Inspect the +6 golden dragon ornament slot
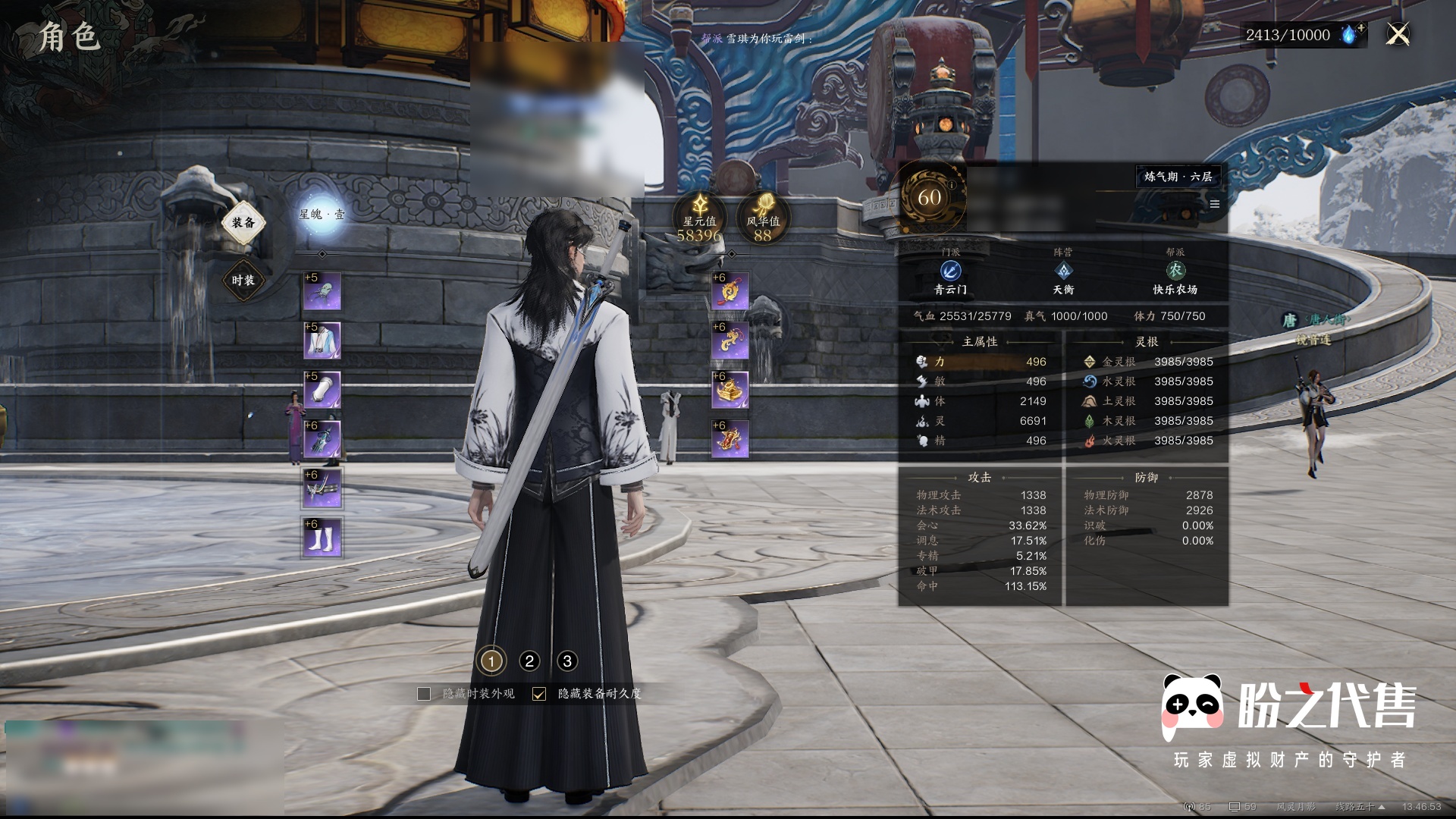 coord(731,341)
